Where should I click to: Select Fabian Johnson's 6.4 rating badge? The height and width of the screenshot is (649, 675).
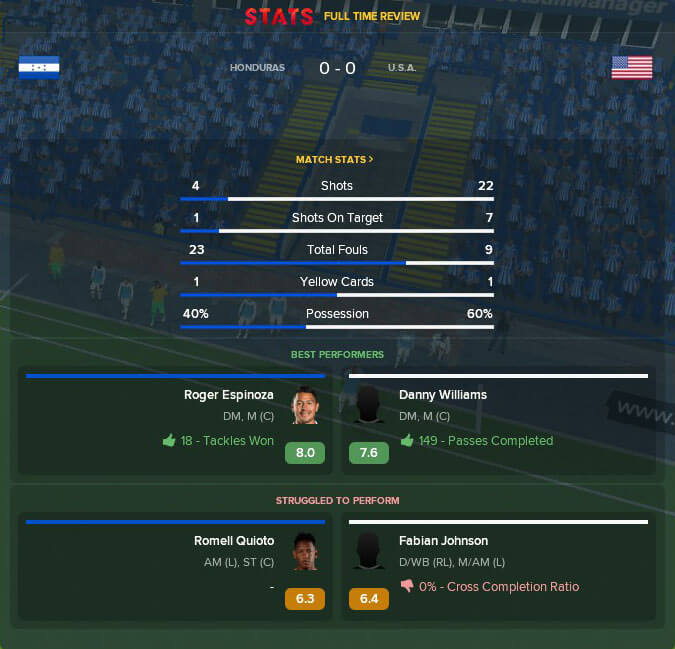tap(368, 599)
